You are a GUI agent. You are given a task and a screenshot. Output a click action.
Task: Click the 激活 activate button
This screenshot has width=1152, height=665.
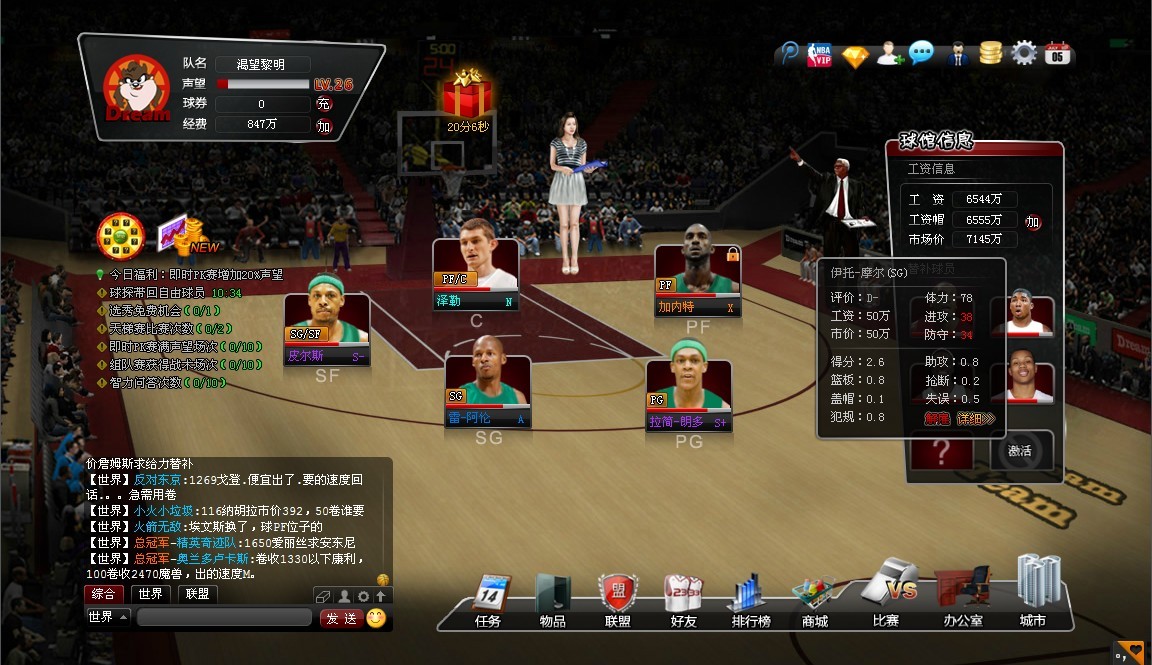[1020, 451]
